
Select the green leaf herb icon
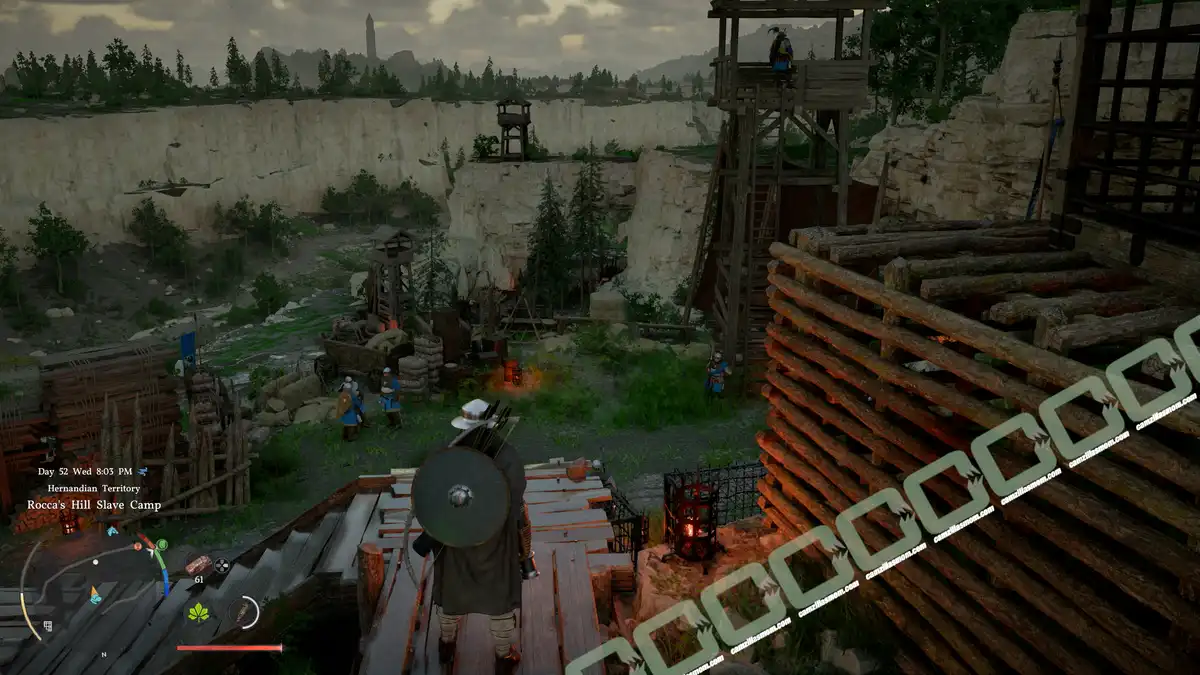(x=199, y=612)
